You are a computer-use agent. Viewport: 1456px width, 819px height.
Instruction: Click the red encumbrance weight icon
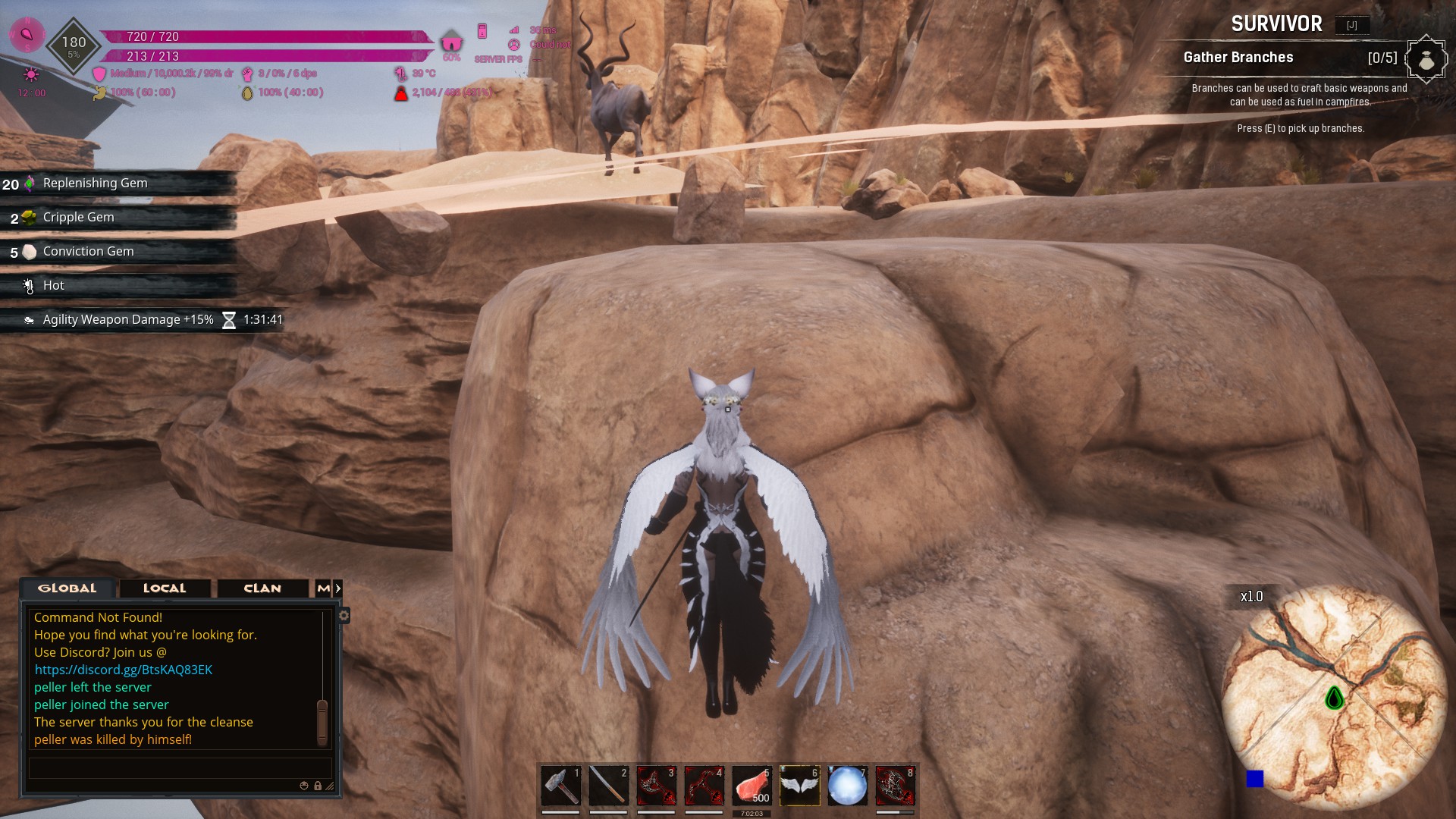[x=400, y=93]
